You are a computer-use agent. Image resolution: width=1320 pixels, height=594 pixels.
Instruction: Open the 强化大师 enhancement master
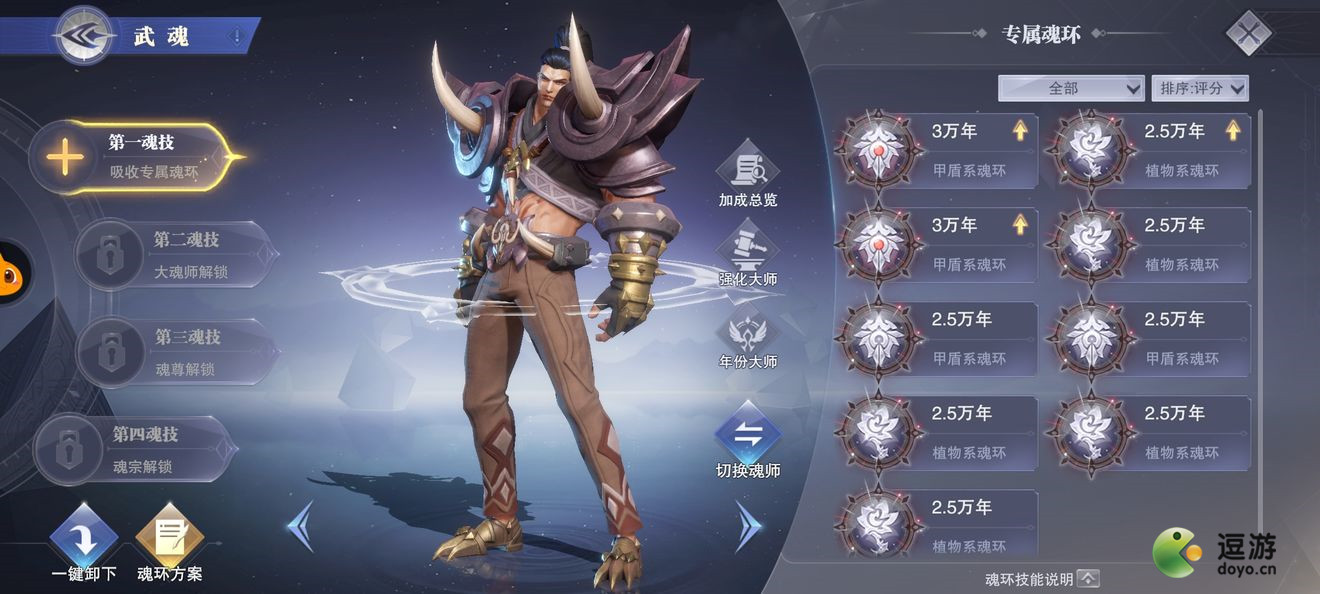tap(748, 255)
